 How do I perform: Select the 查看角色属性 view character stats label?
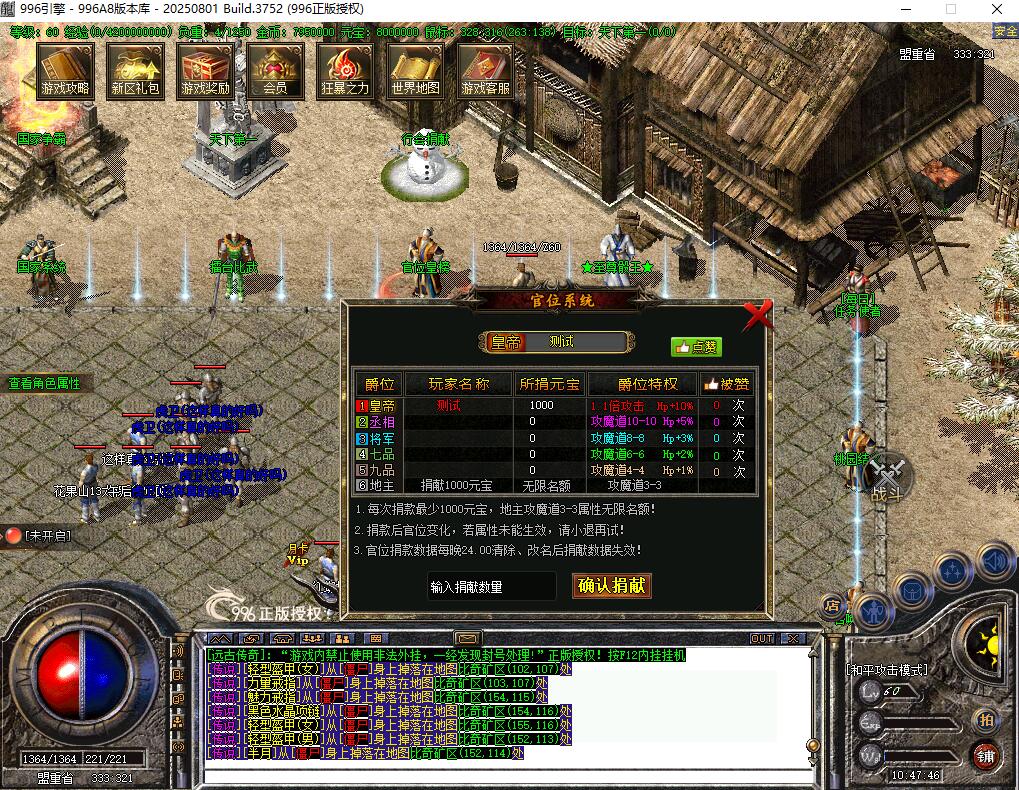44,383
